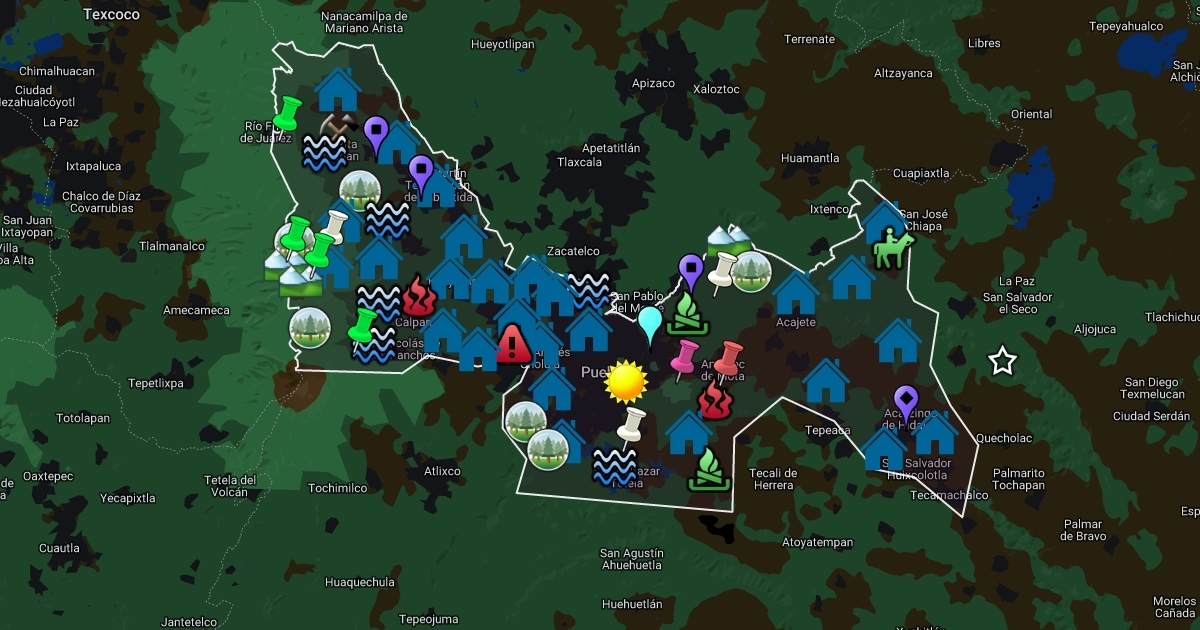
Task: Select the yellow sun marker on Puebla
Action: click(x=627, y=380)
